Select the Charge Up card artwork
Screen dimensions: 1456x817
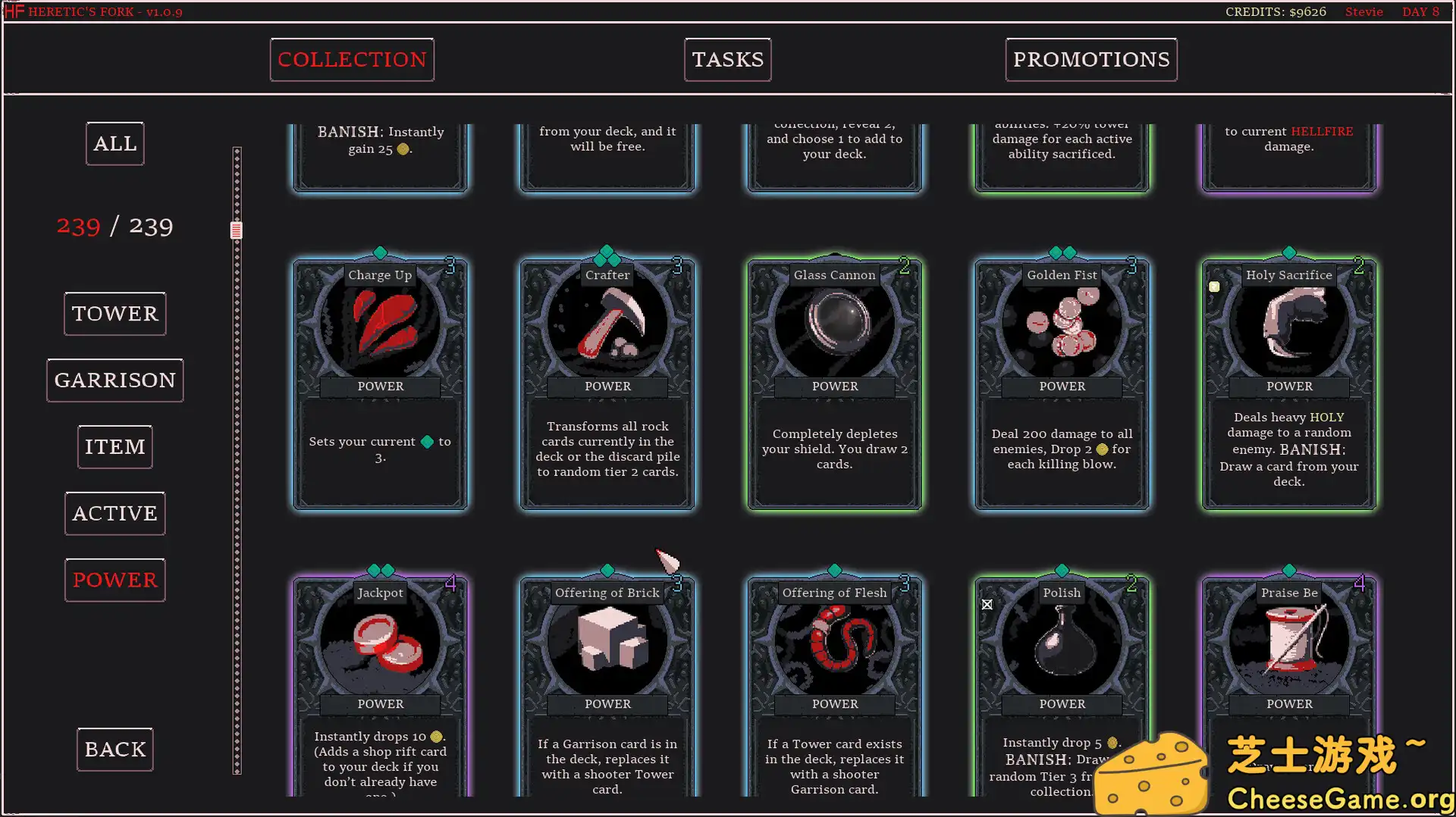click(x=380, y=324)
